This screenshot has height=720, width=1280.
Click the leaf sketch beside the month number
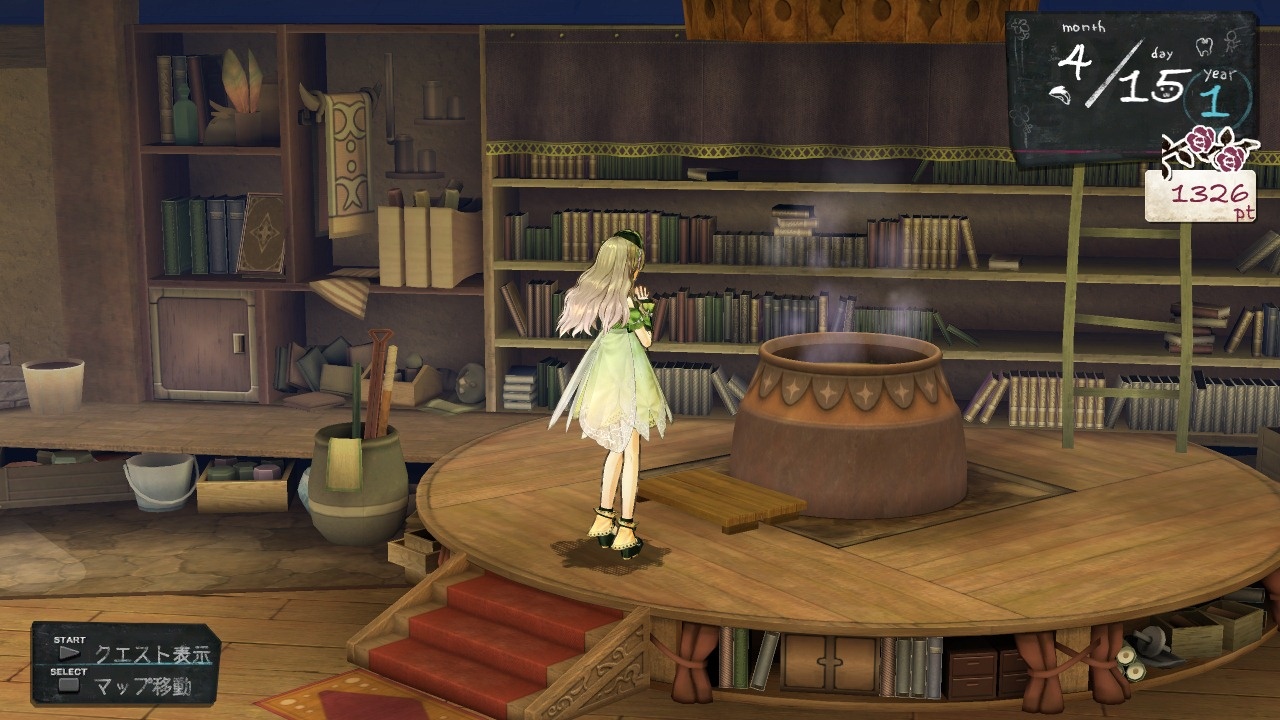[x=1060, y=93]
